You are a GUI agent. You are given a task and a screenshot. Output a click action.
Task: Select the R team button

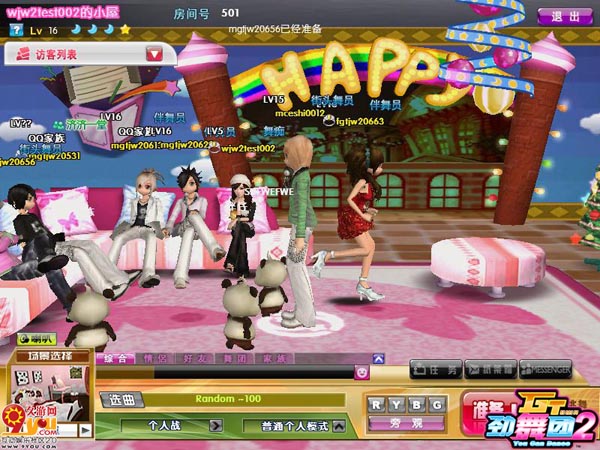click(376, 404)
